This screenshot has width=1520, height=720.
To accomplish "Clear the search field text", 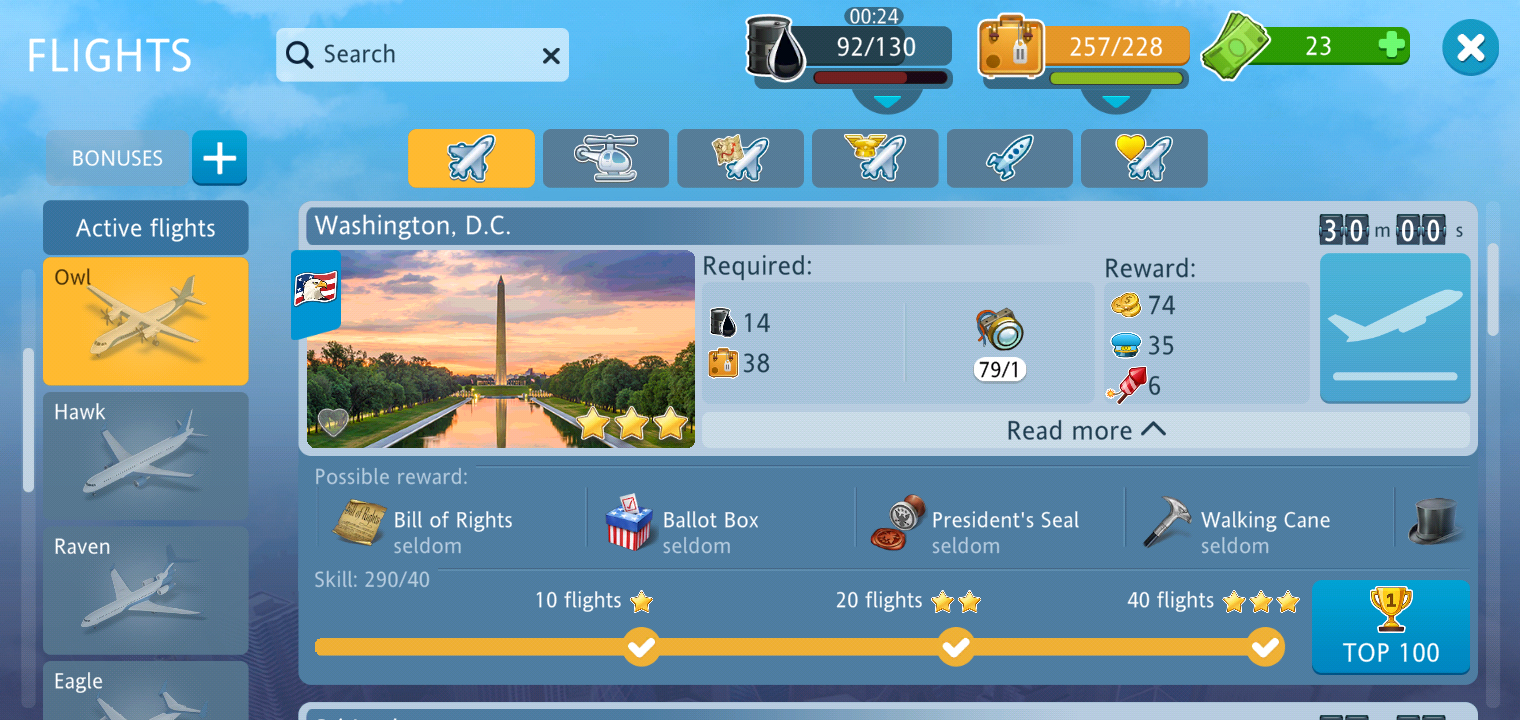I will pyautogui.click(x=551, y=56).
